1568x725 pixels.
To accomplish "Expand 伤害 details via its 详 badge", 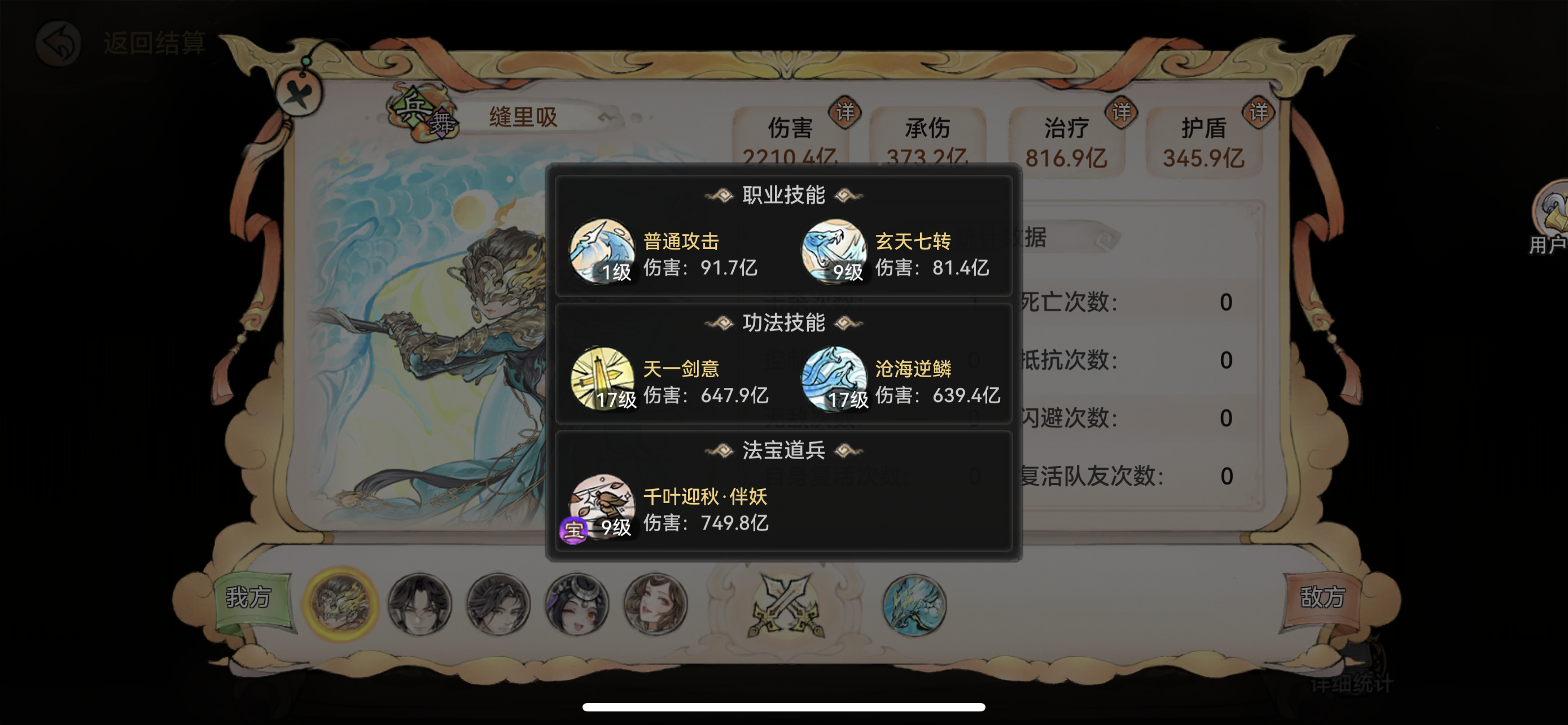I will [847, 112].
